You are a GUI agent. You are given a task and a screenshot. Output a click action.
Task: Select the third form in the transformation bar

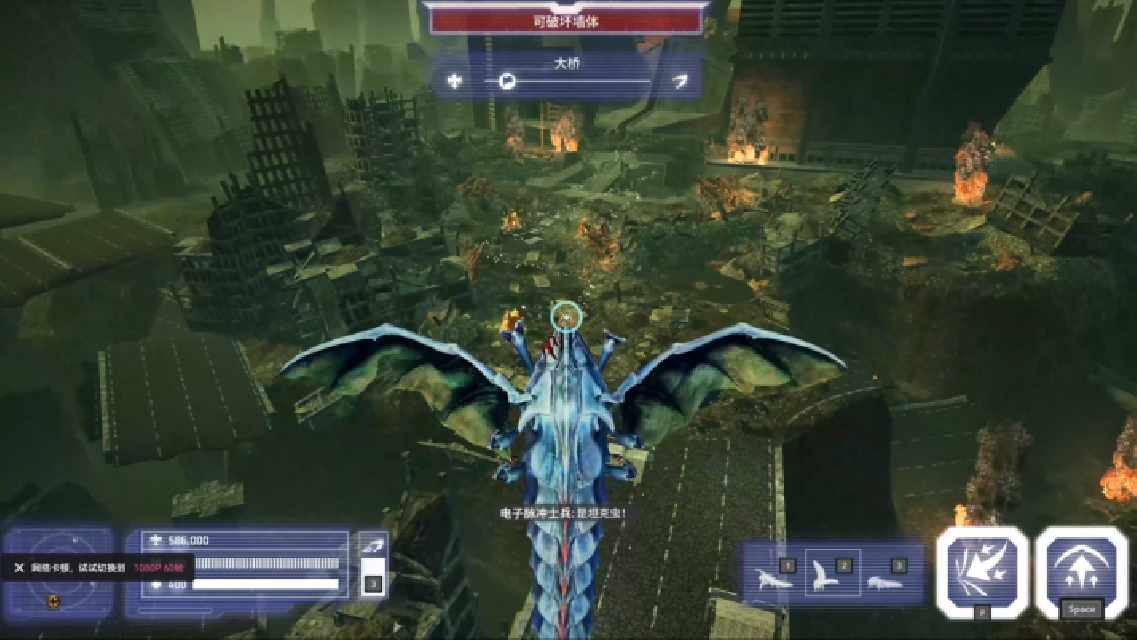[x=884, y=579]
